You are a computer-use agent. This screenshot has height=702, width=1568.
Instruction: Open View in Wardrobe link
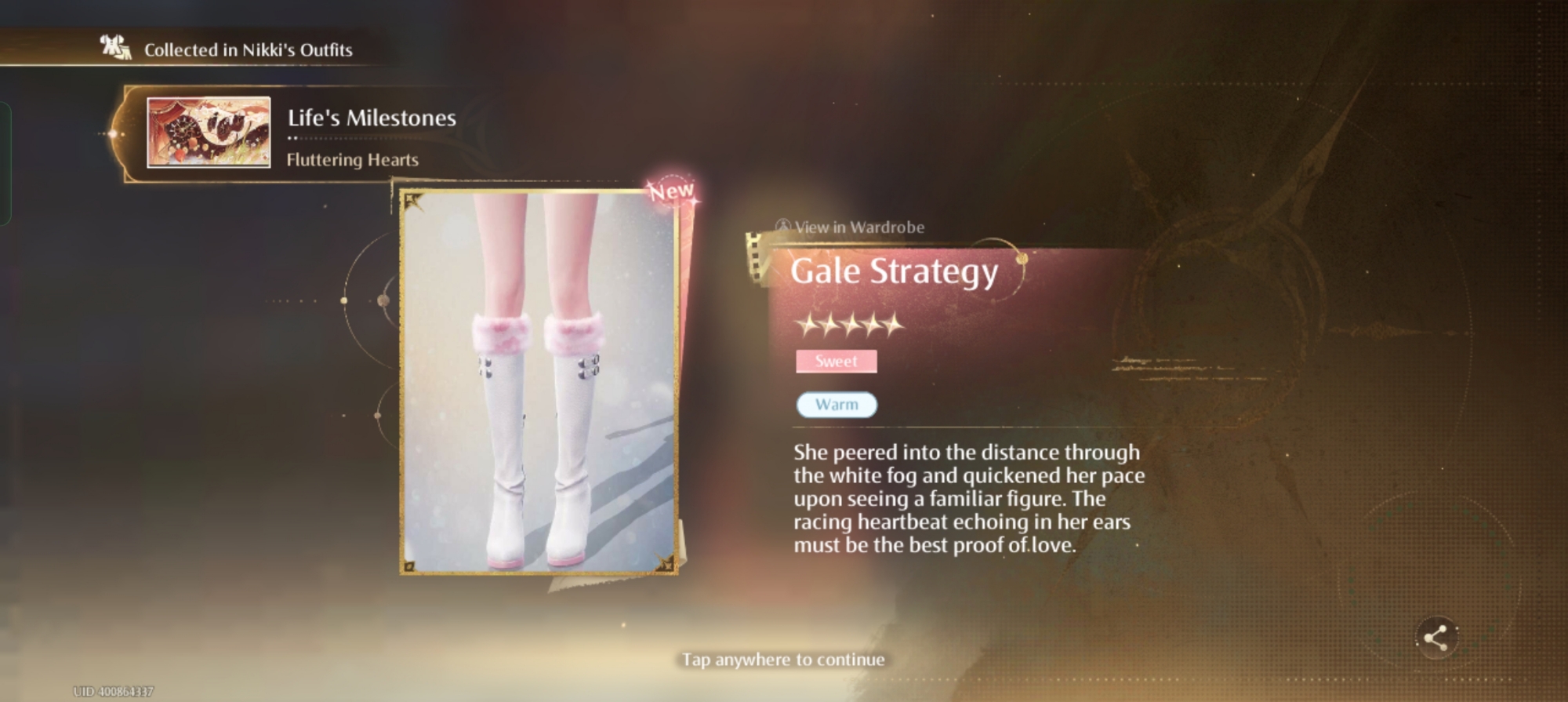[x=851, y=227]
